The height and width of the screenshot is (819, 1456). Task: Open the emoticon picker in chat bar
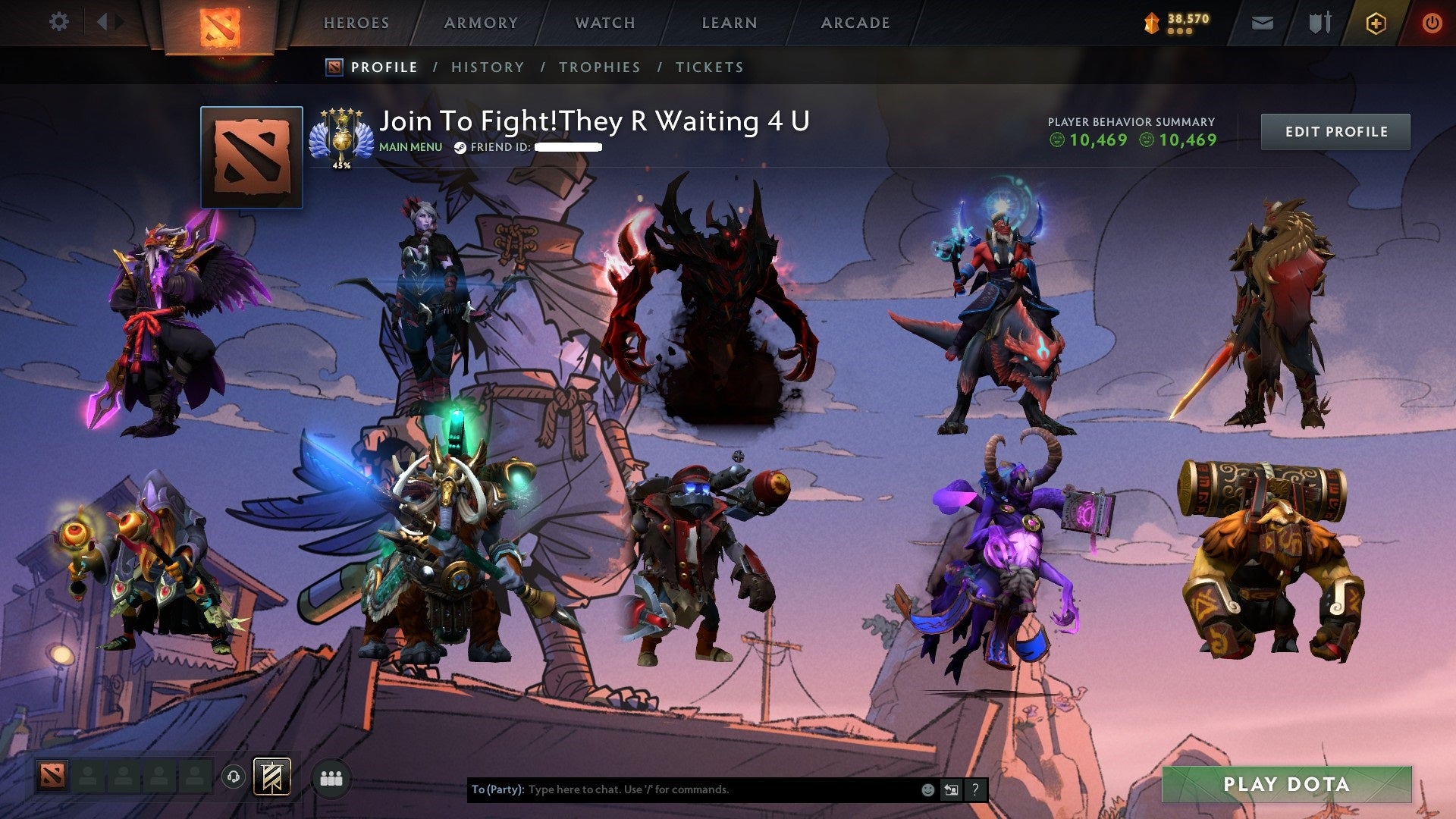pyautogui.click(x=927, y=789)
